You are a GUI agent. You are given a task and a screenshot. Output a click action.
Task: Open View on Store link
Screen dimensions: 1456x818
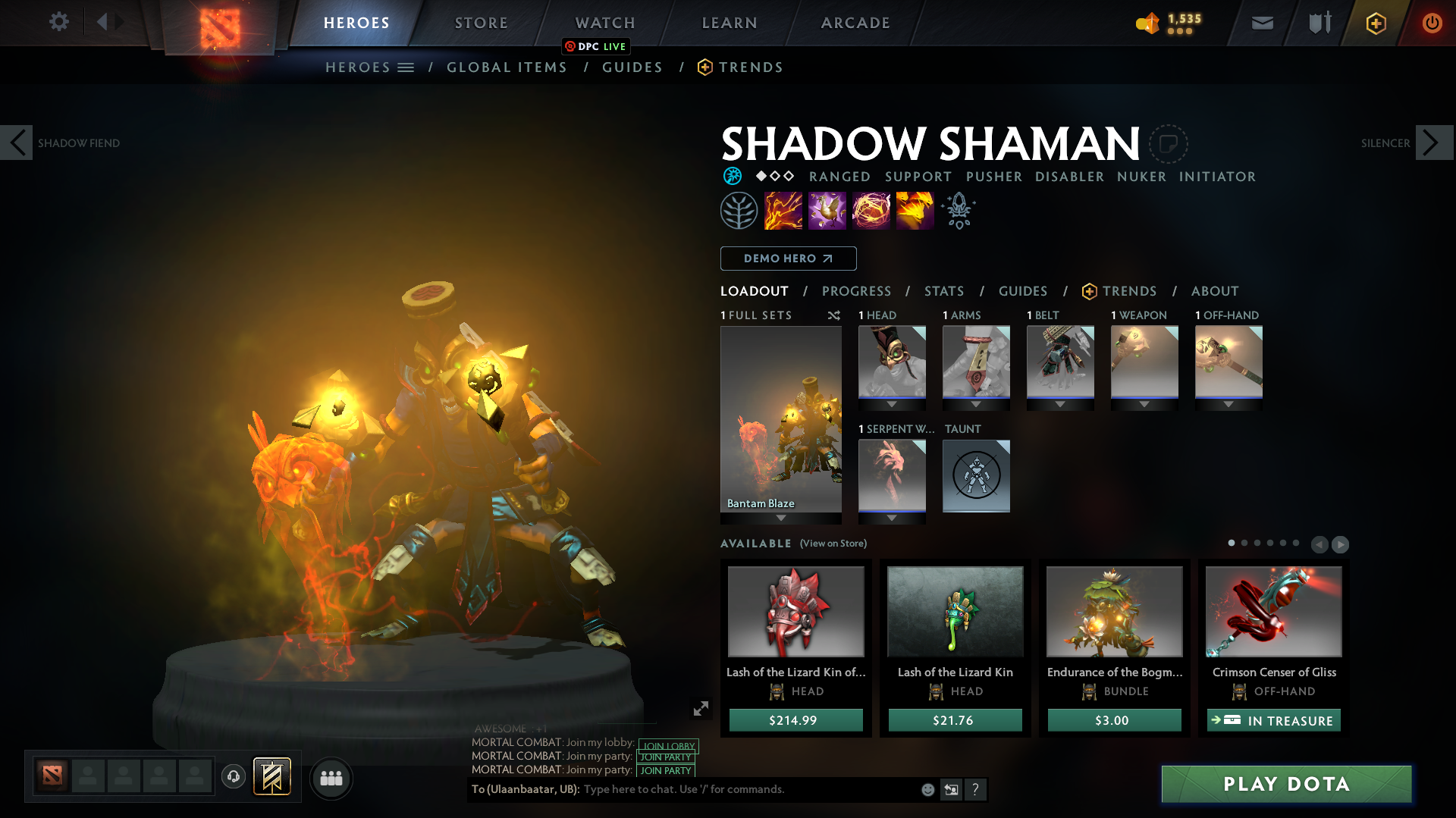point(833,544)
